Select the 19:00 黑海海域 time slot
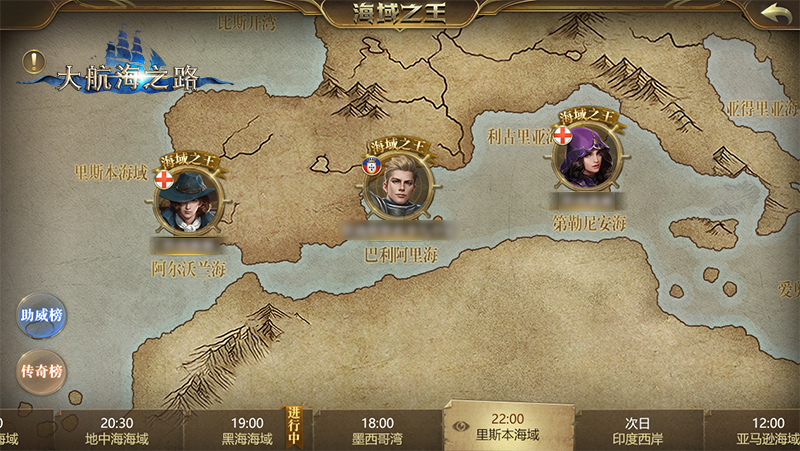800x451 pixels. click(x=247, y=430)
